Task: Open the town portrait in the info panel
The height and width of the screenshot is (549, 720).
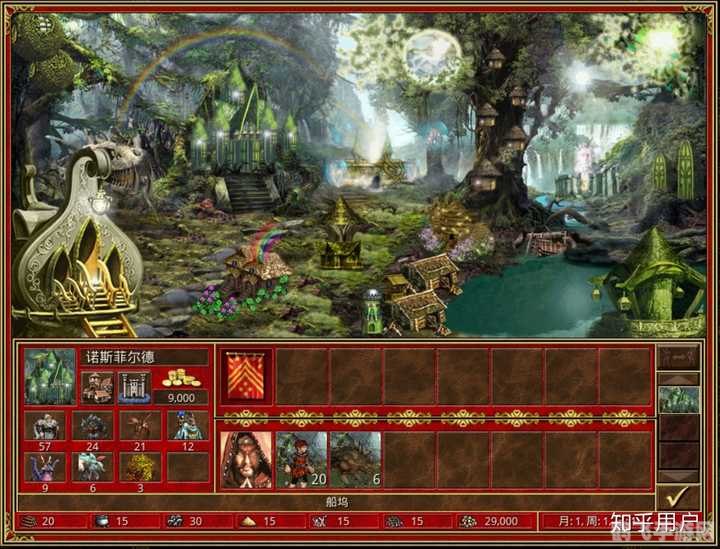Action: pyautogui.click(x=50, y=376)
